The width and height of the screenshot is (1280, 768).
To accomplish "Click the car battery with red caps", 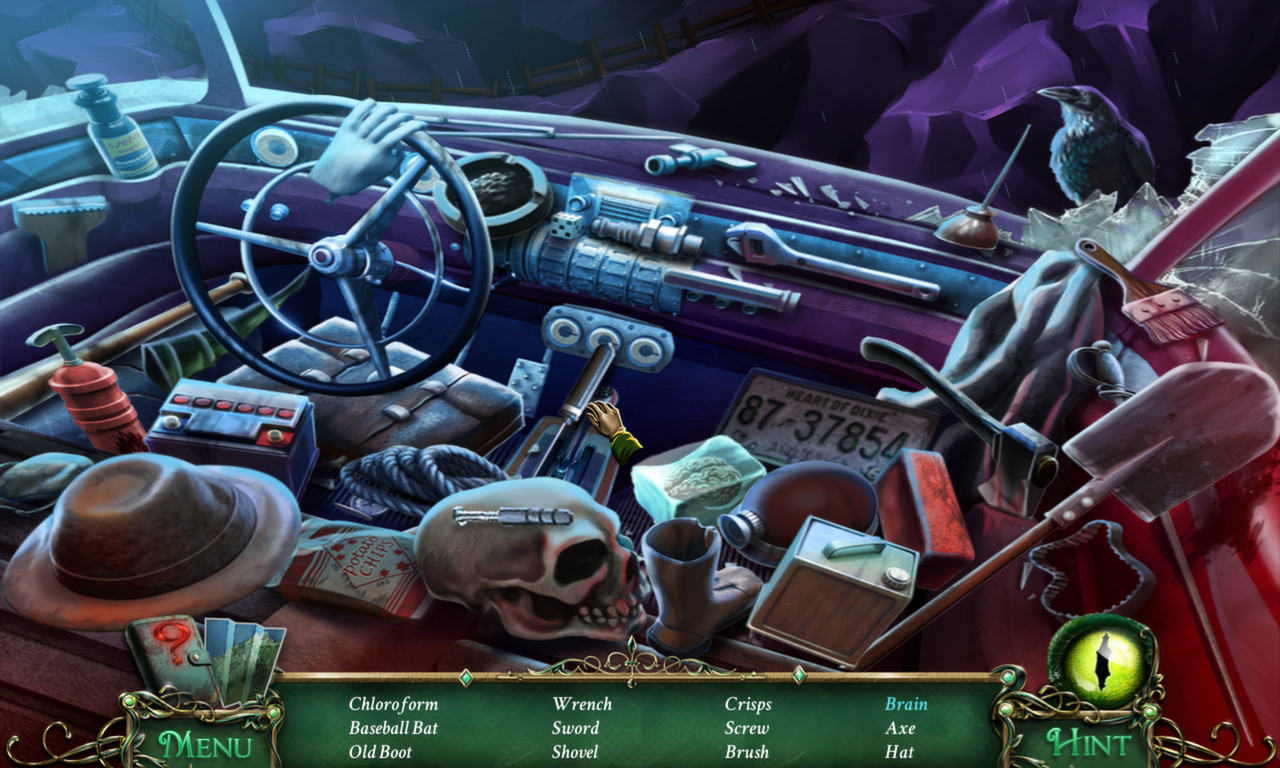I will pos(230,420).
